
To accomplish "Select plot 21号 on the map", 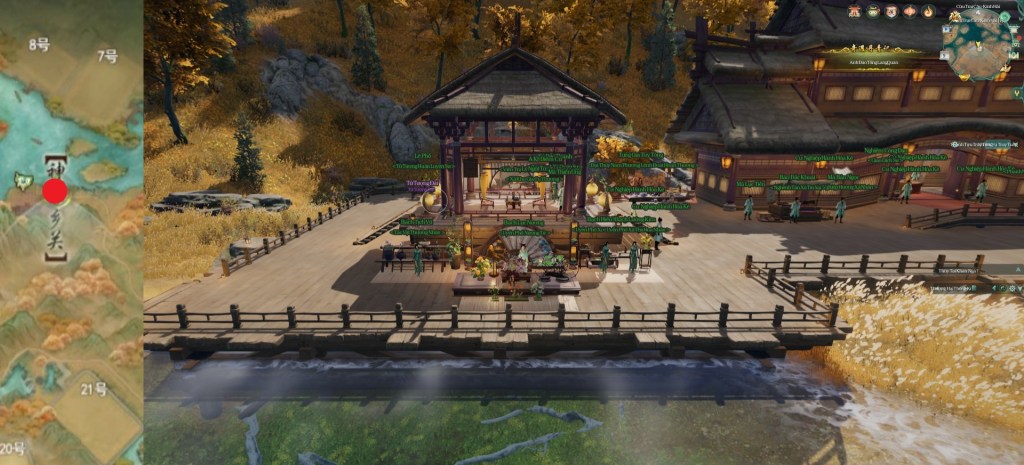I will point(94,389).
